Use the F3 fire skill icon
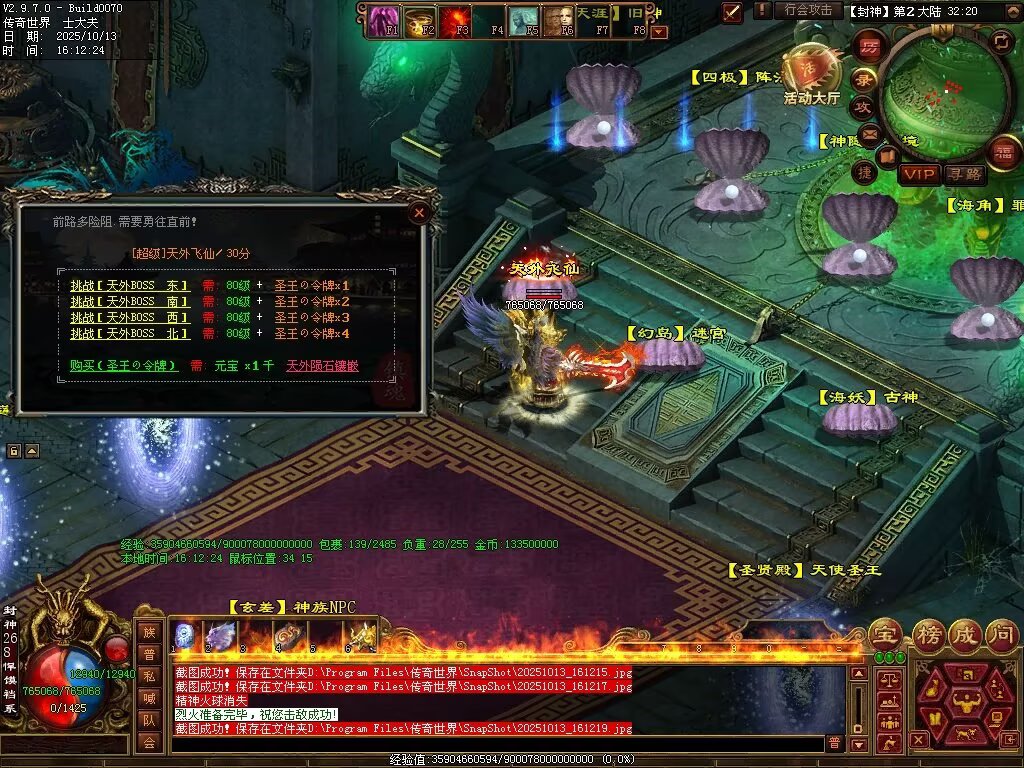Screen dimensions: 1024x768 (x=455, y=19)
